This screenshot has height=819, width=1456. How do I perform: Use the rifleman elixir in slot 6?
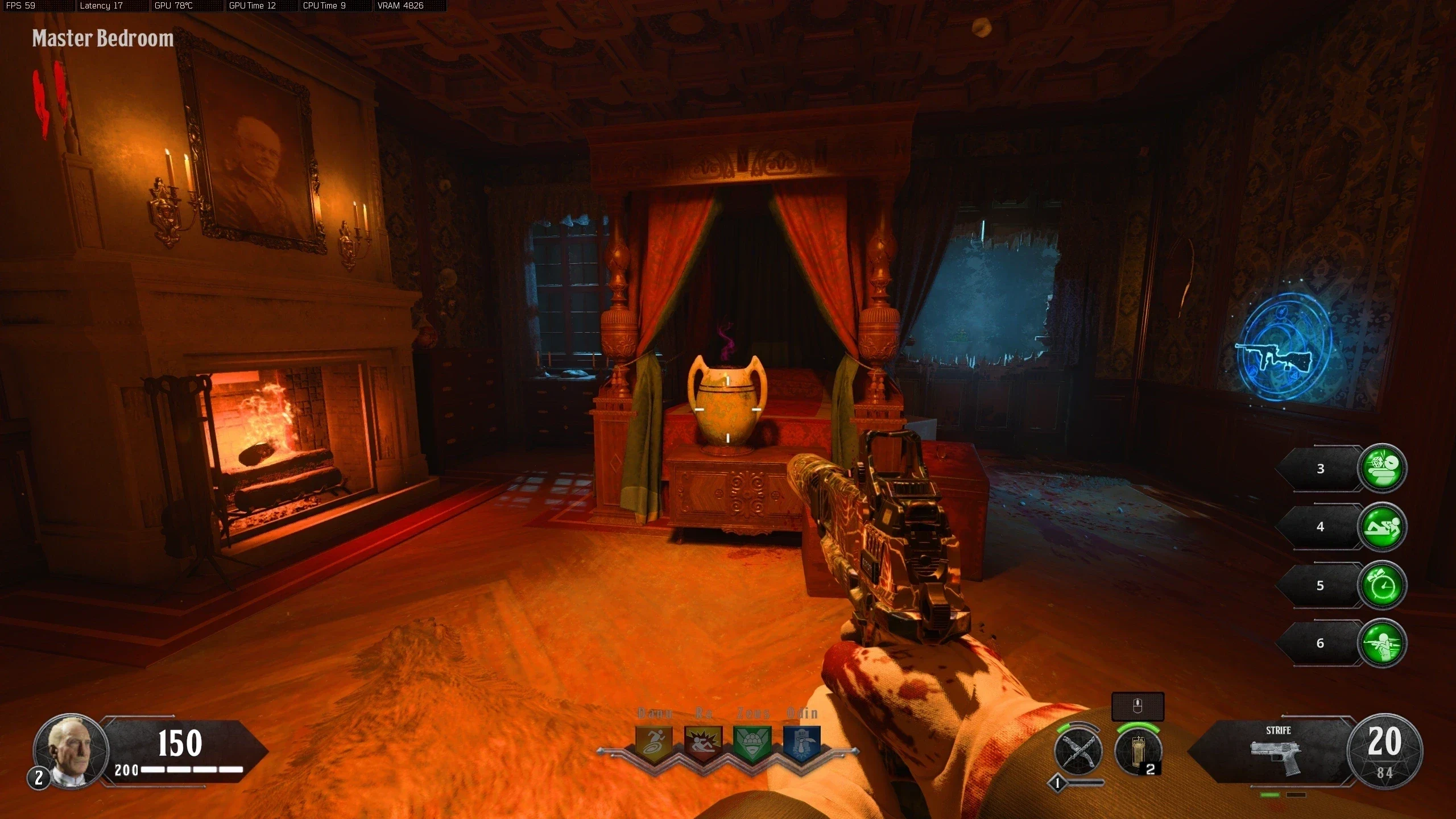click(x=1382, y=643)
